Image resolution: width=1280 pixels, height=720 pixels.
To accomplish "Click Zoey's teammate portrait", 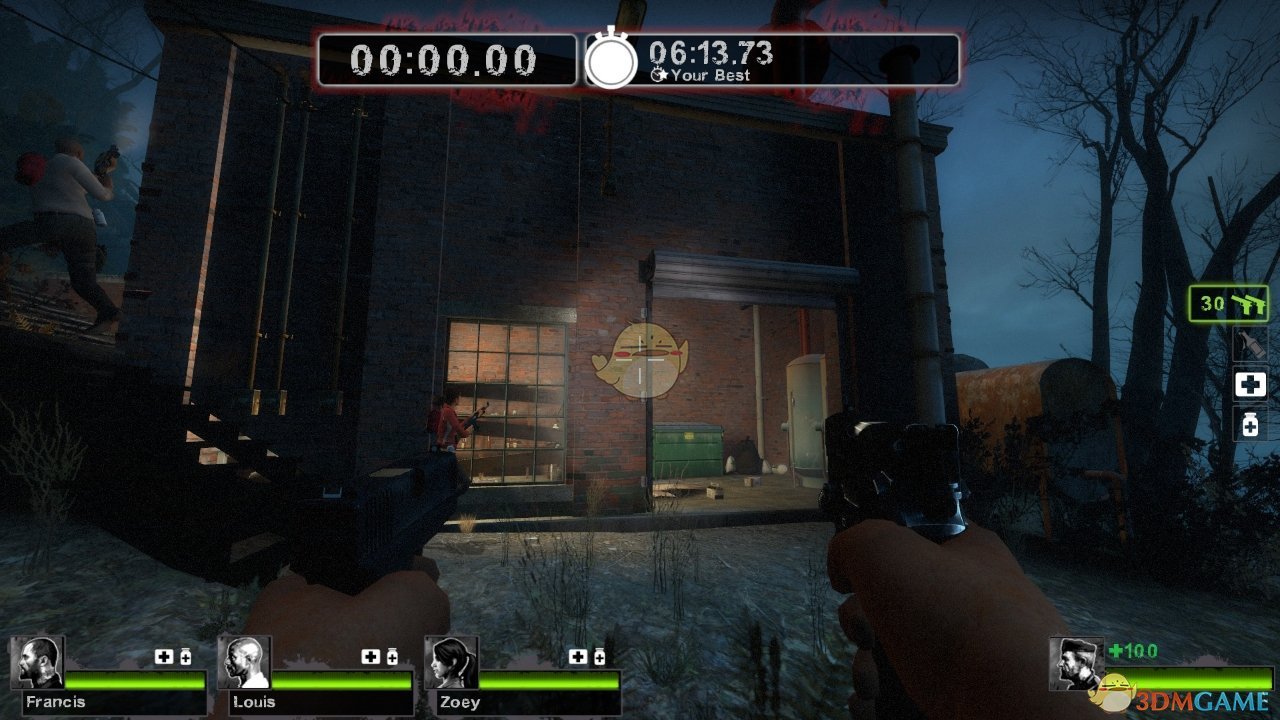I will pos(451,663).
